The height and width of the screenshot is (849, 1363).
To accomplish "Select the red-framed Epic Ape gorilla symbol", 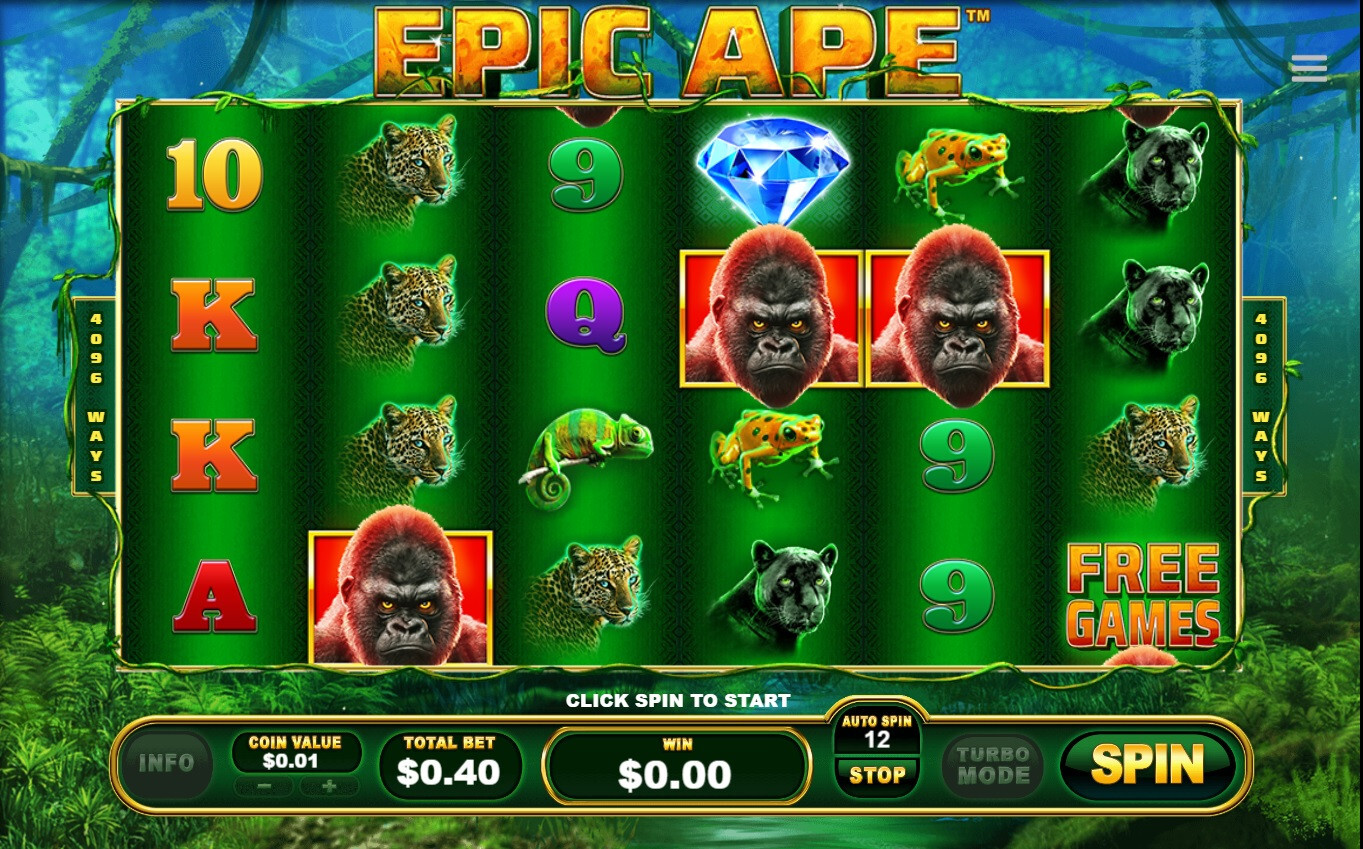I will click(x=770, y=320).
